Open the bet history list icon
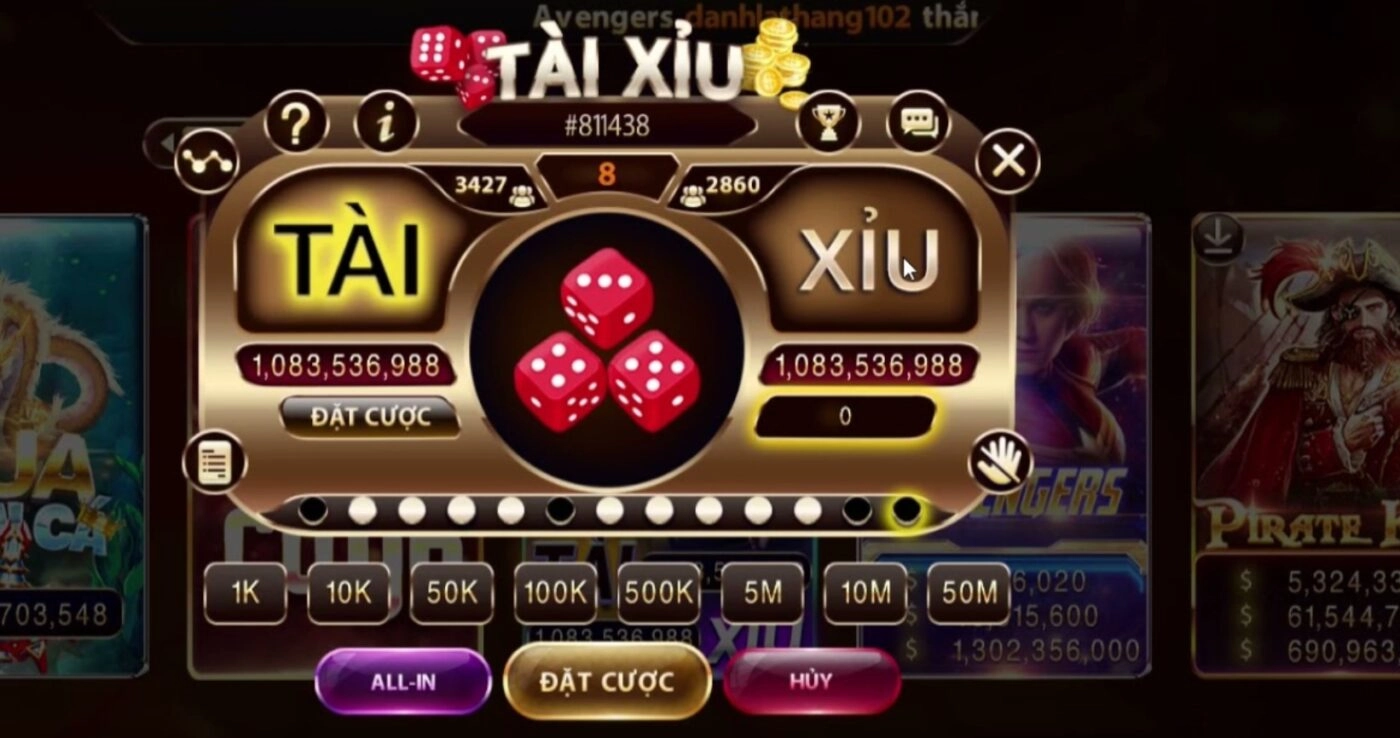The image size is (1400, 738). [x=214, y=464]
